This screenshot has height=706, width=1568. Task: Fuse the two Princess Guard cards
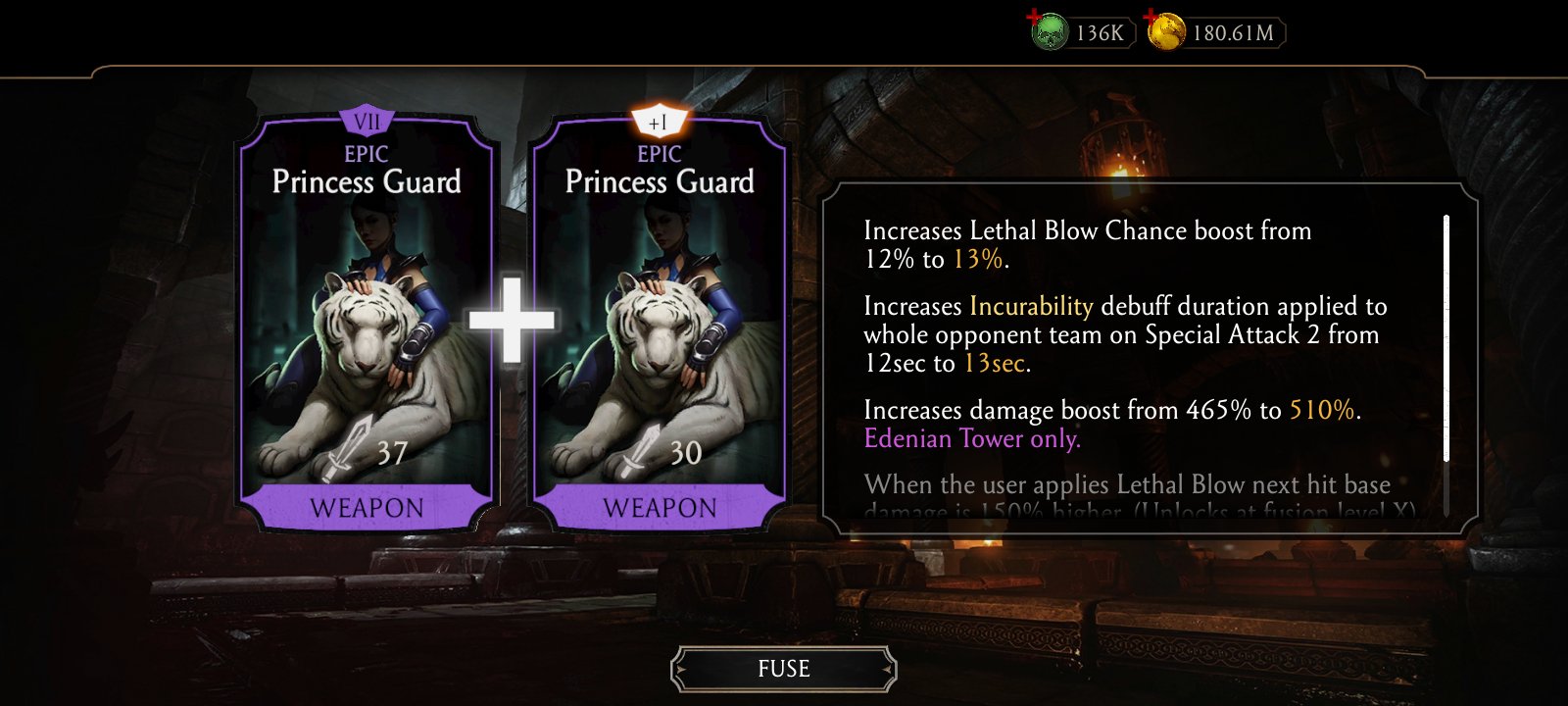point(783,669)
